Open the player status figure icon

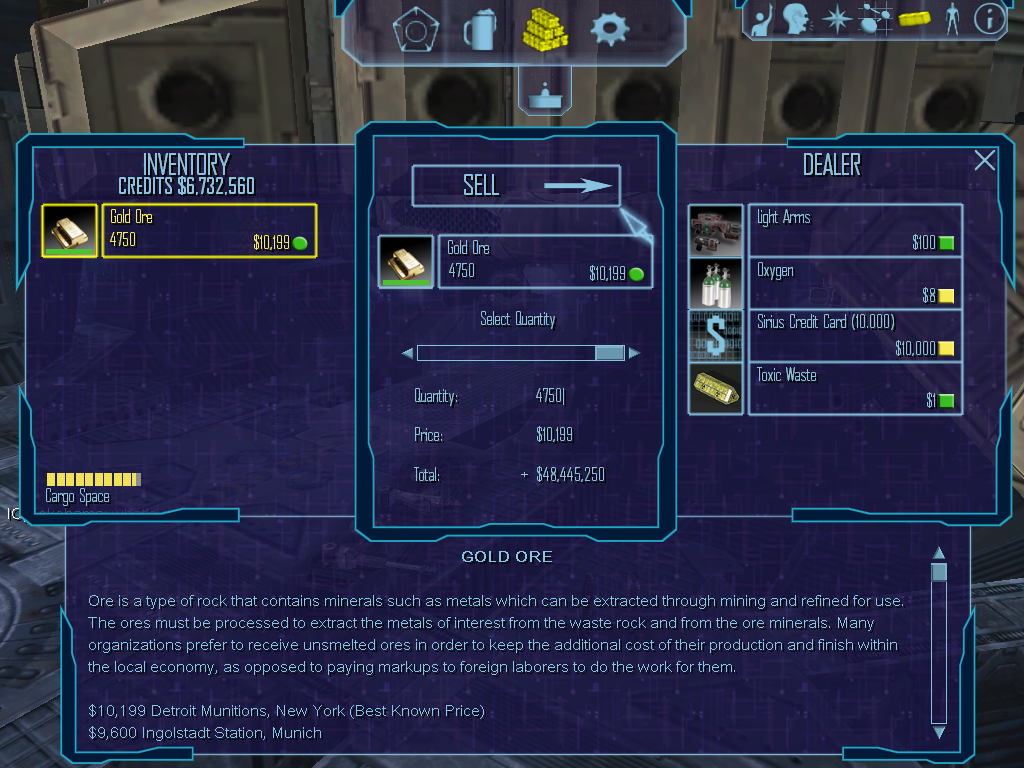(952, 19)
